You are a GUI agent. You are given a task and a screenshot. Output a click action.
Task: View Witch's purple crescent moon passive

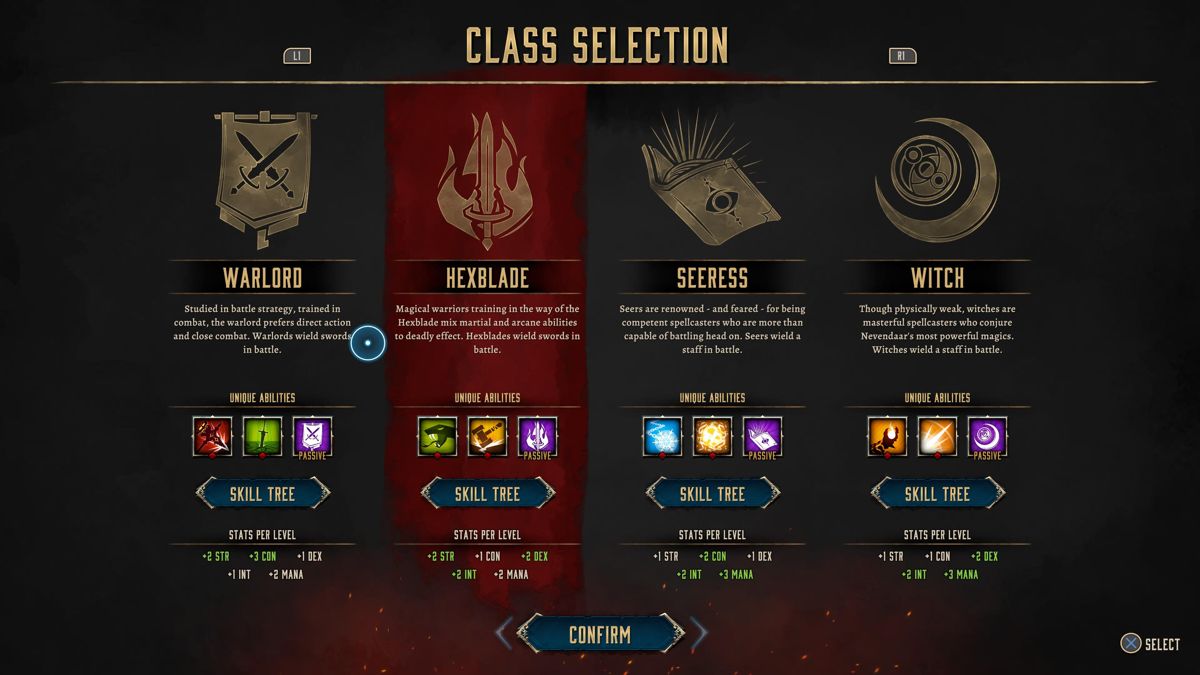tap(987, 436)
